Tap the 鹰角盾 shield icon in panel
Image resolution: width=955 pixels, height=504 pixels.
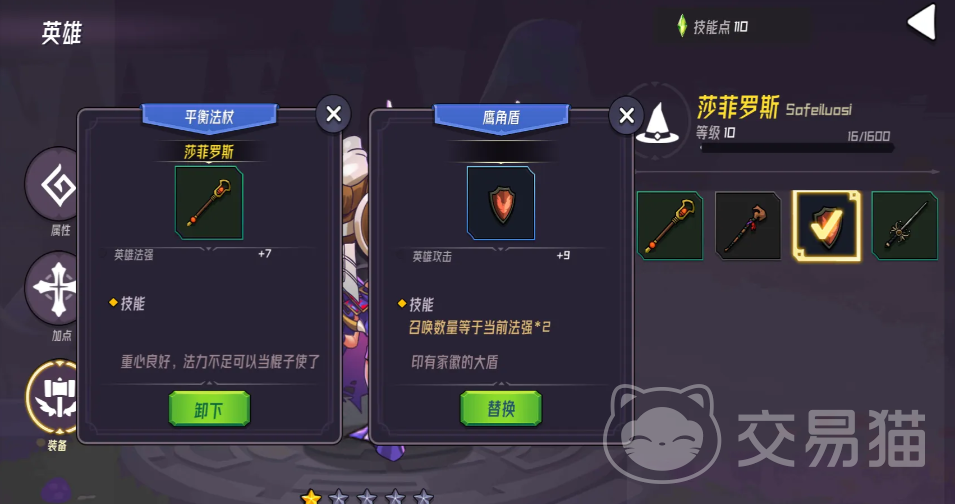coord(500,203)
